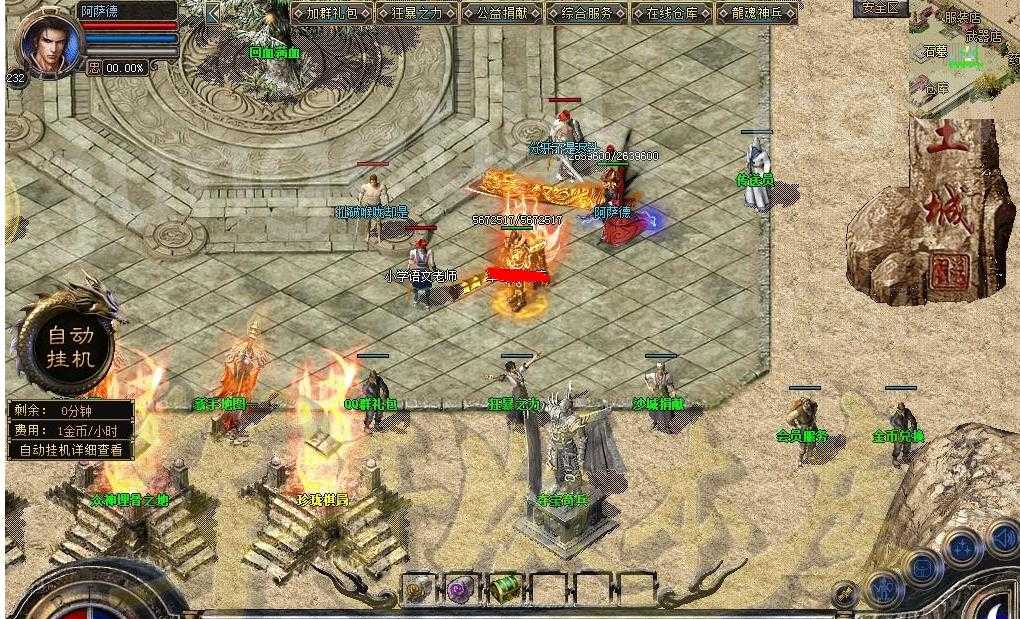Open 自动挂机详细查看 details
Screen dimensions: 1020x619
(71, 450)
